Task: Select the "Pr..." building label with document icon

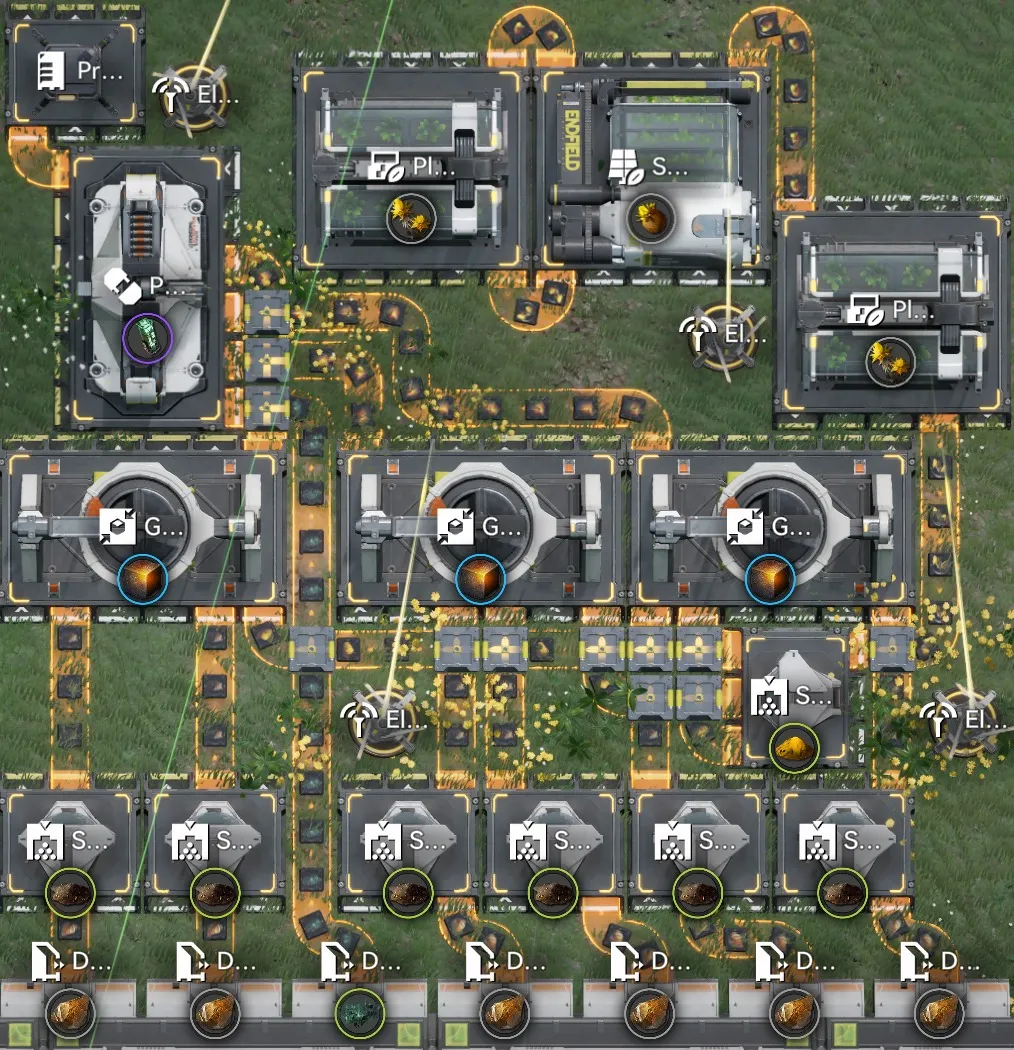Action: (x=78, y=72)
